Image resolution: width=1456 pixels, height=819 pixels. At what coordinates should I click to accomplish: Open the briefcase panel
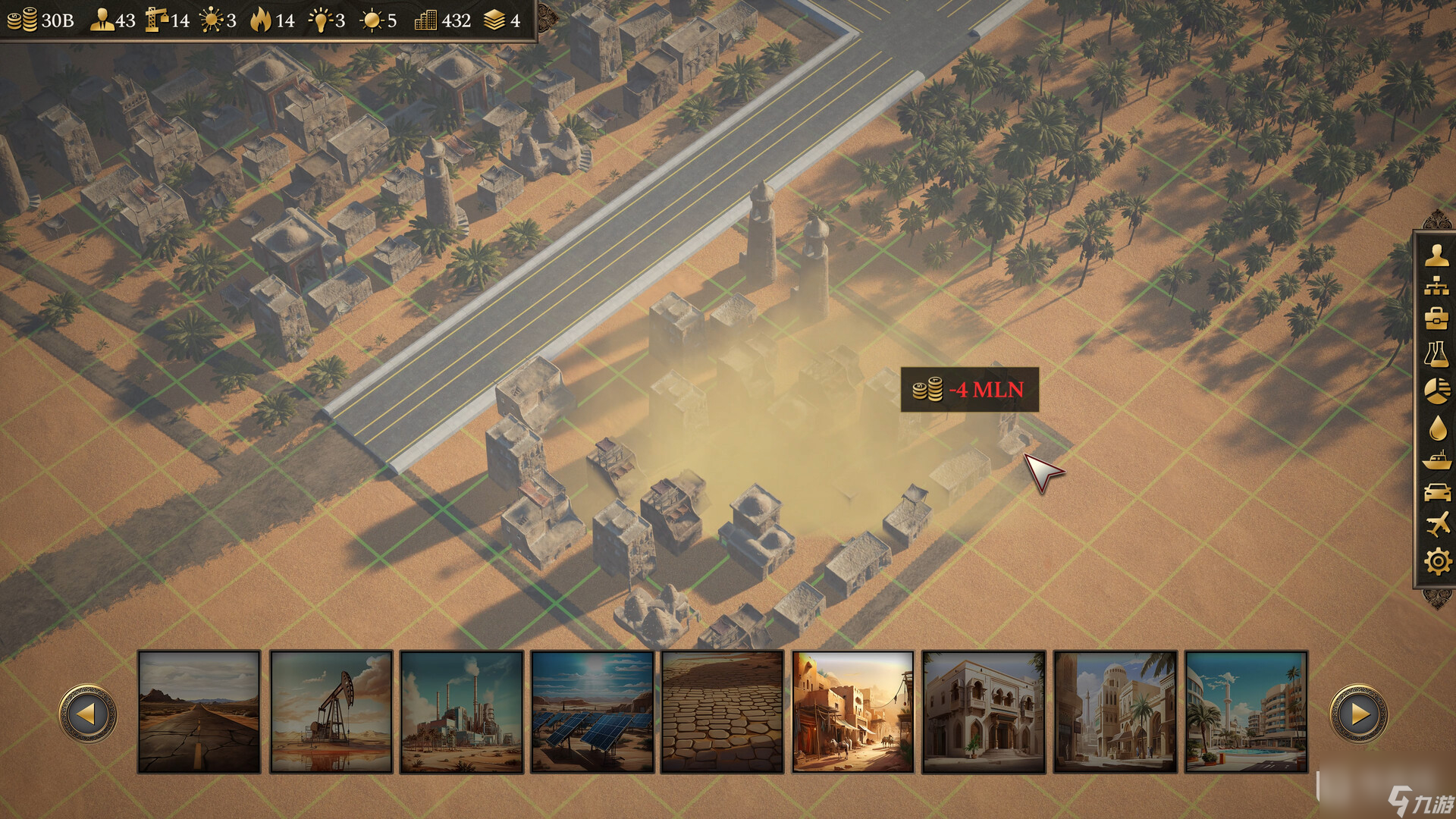(1436, 318)
